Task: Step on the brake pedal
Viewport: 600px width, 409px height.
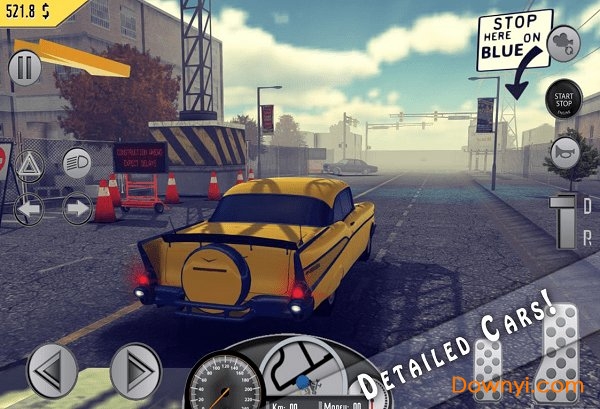Action: pyautogui.click(x=488, y=368)
